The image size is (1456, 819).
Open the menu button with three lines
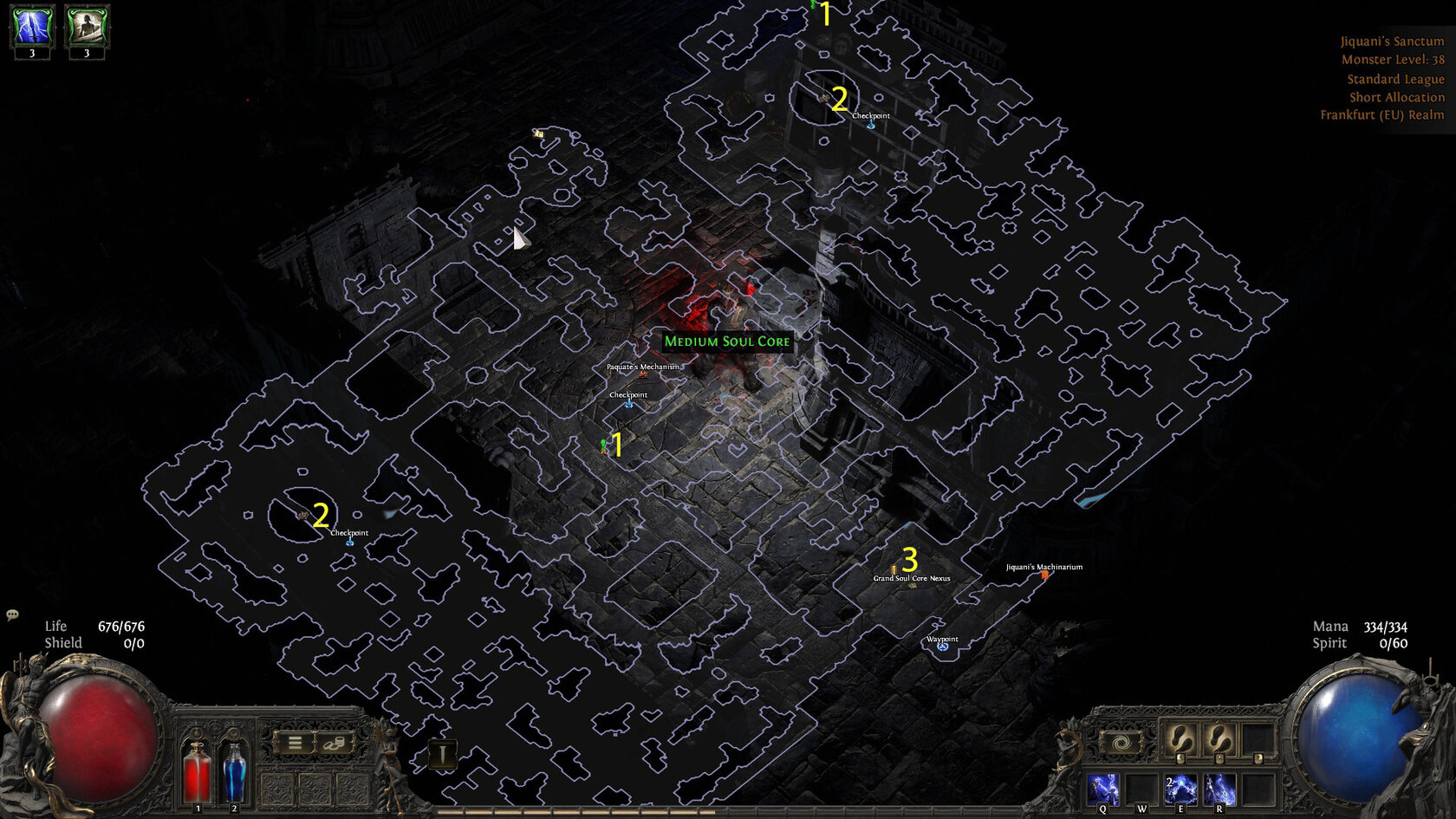[x=295, y=743]
